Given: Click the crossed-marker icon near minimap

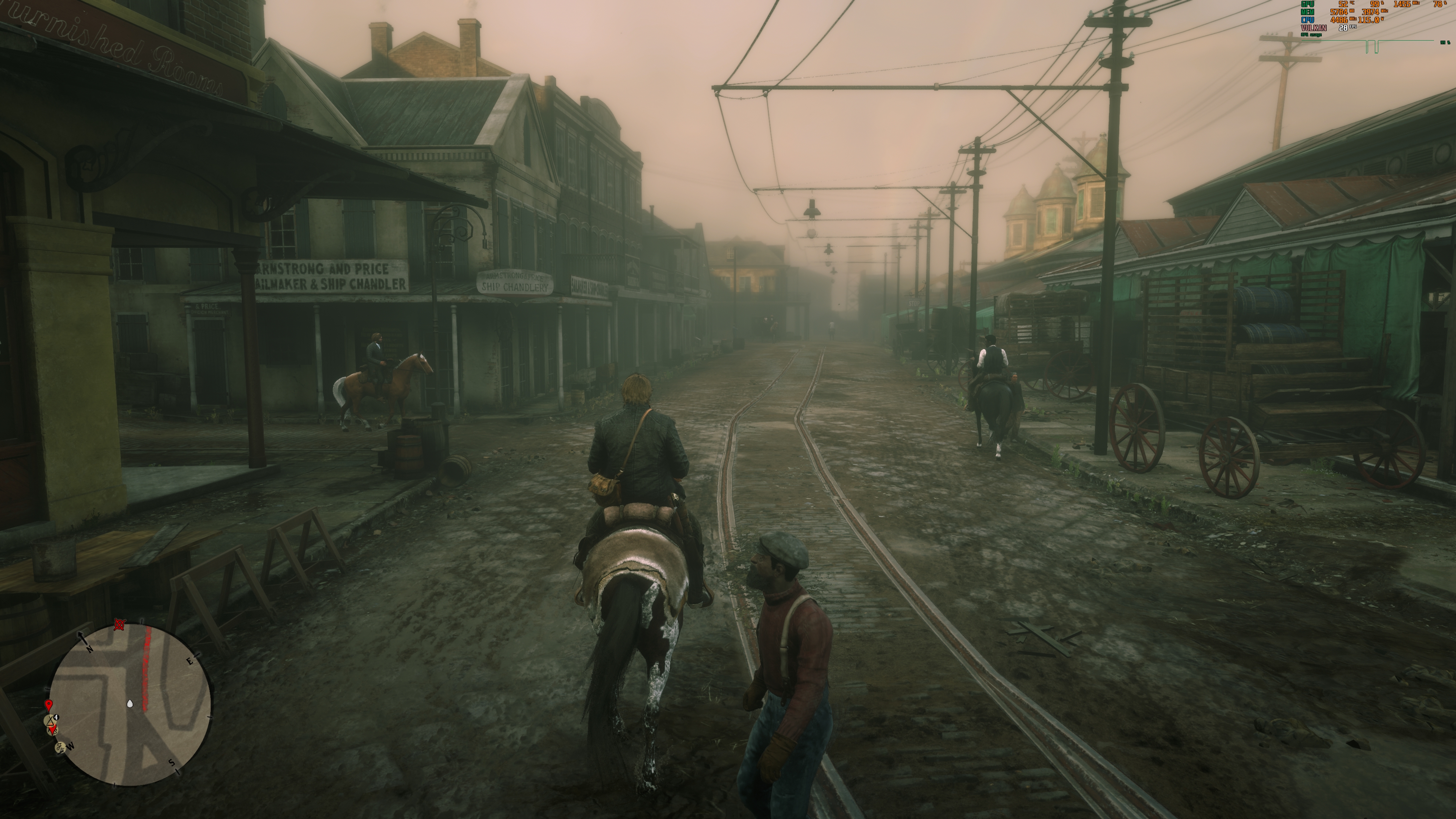Looking at the screenshot, I should coord(119,625).
